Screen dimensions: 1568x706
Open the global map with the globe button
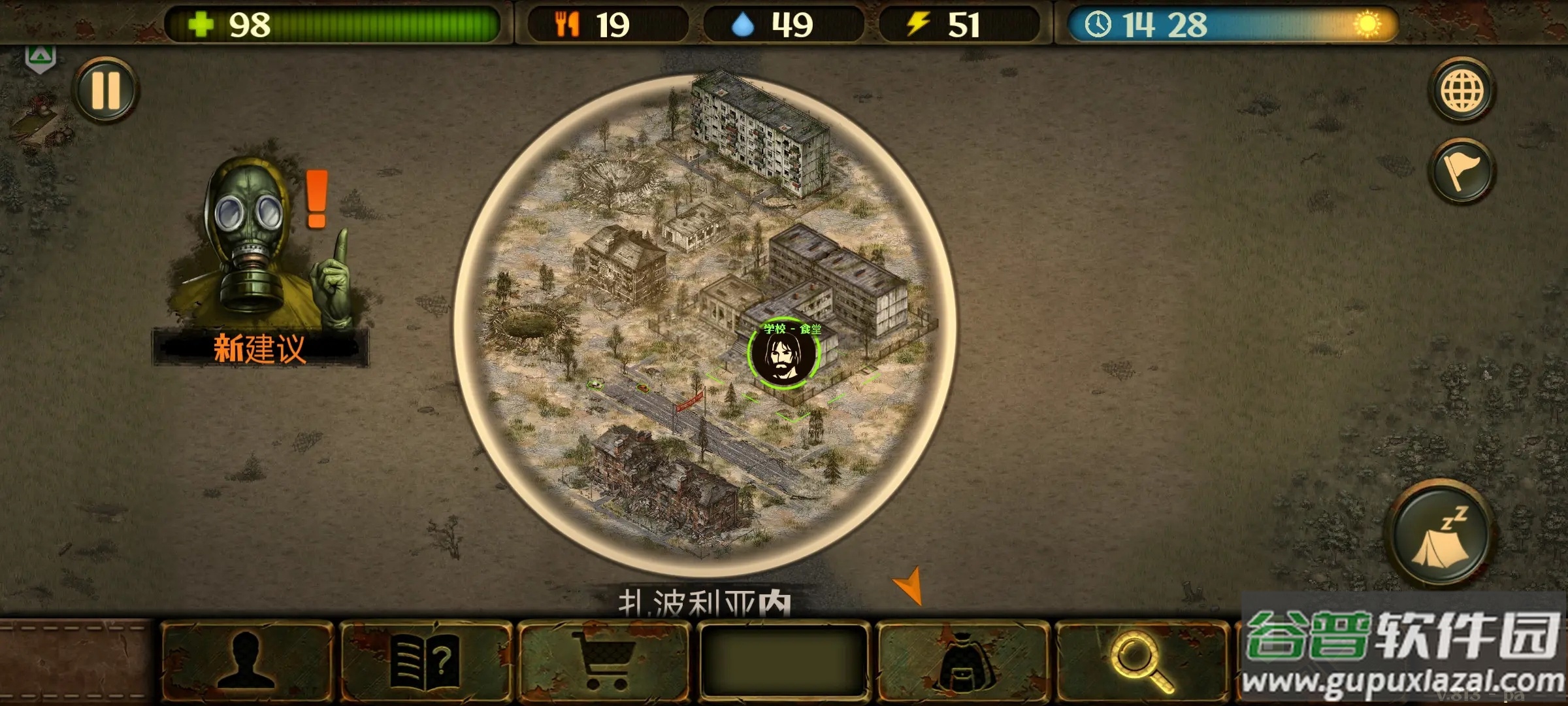pyautogui.click(x=1462, y=90)
